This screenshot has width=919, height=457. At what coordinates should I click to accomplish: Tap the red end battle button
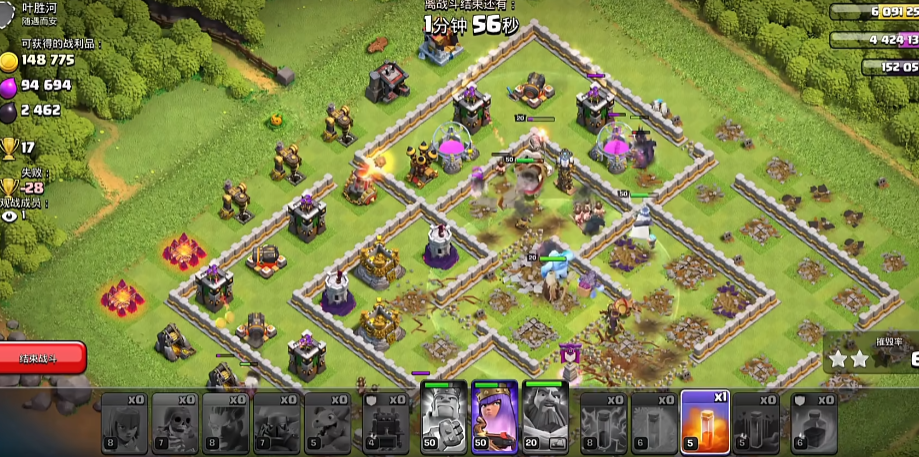(42, 357)
